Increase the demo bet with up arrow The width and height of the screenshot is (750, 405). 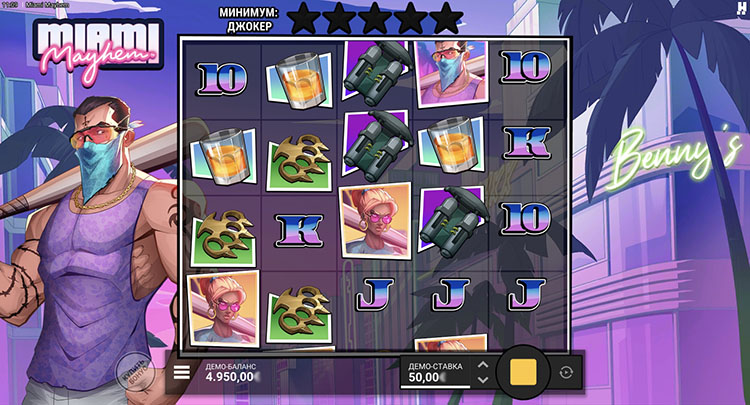(483, 365)
